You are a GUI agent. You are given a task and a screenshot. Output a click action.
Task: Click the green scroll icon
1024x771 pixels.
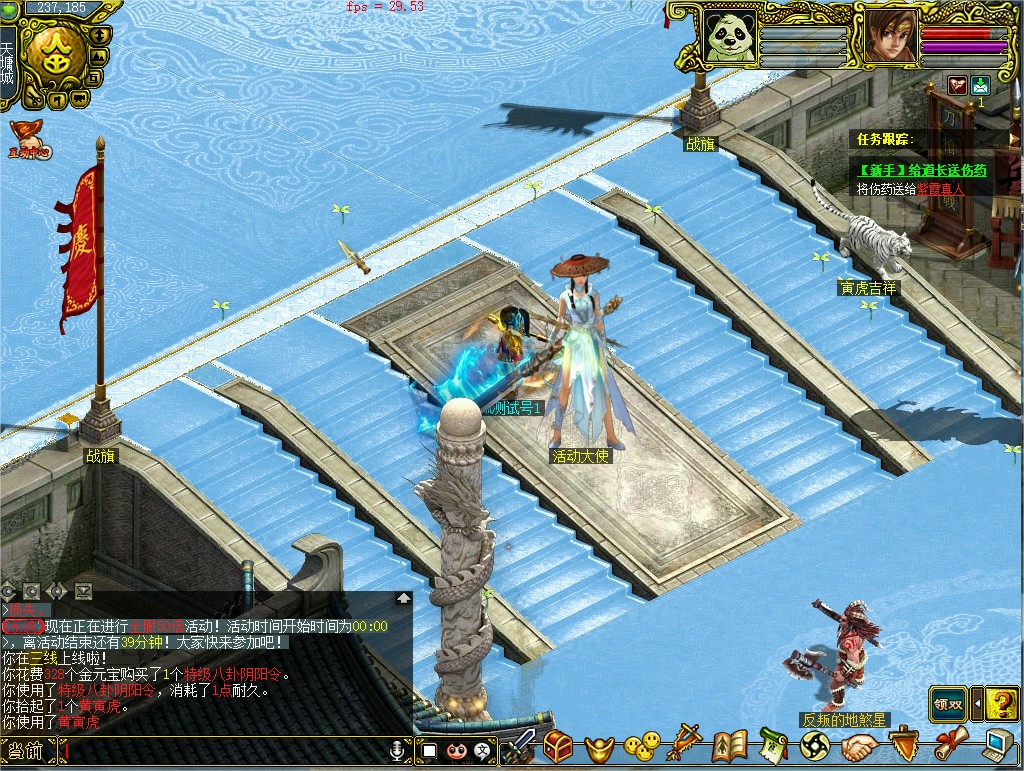pyautogui.click(x=773, y=746)
